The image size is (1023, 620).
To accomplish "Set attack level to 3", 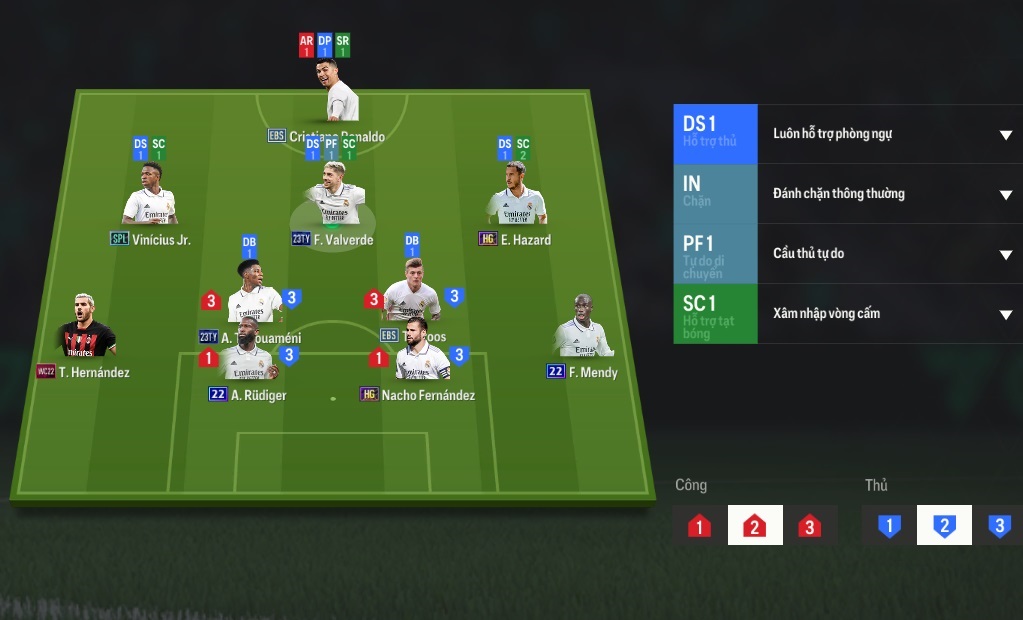I will click(x=810, y=526).
